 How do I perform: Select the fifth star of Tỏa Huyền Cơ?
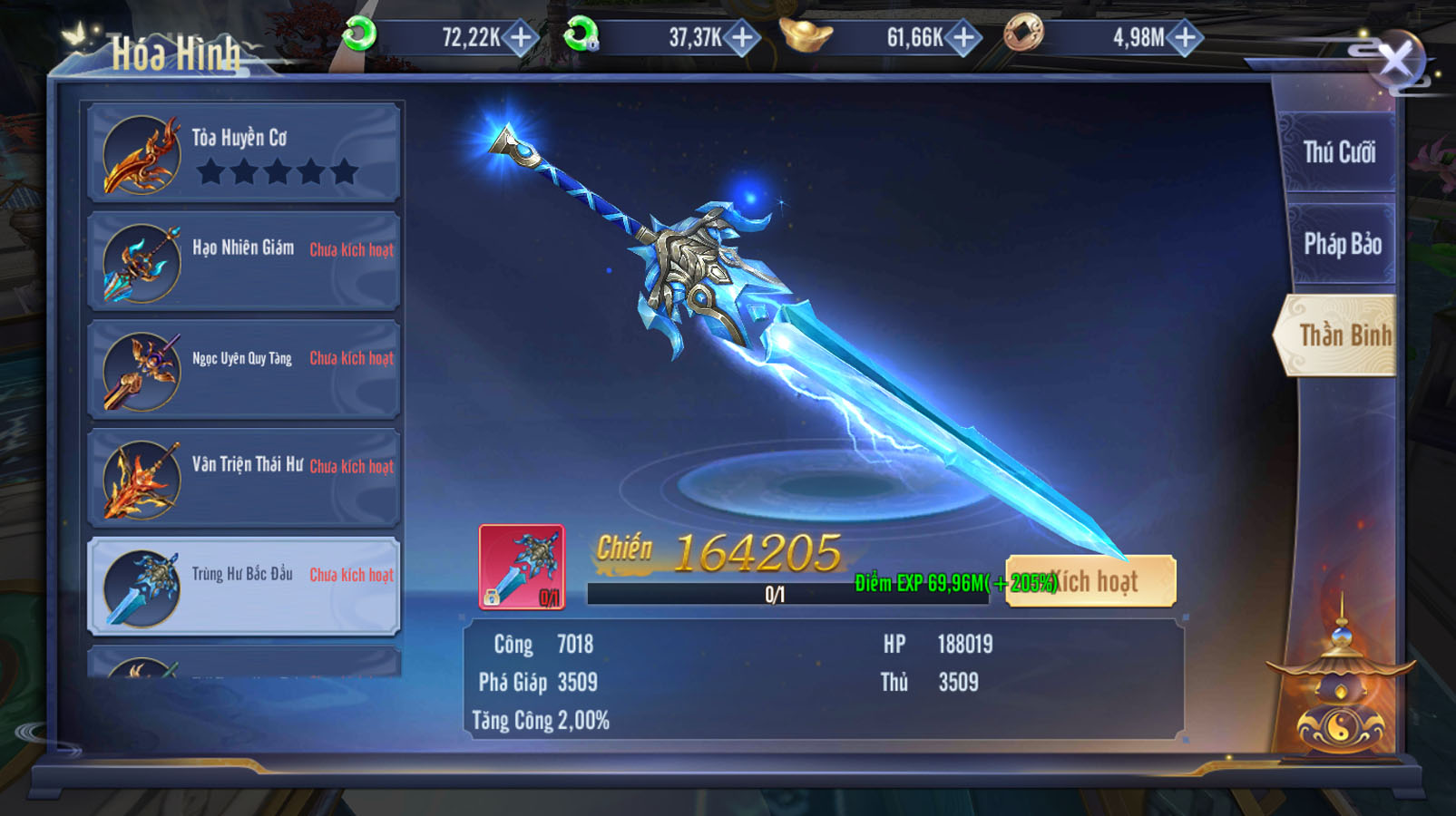coord(346,170)
